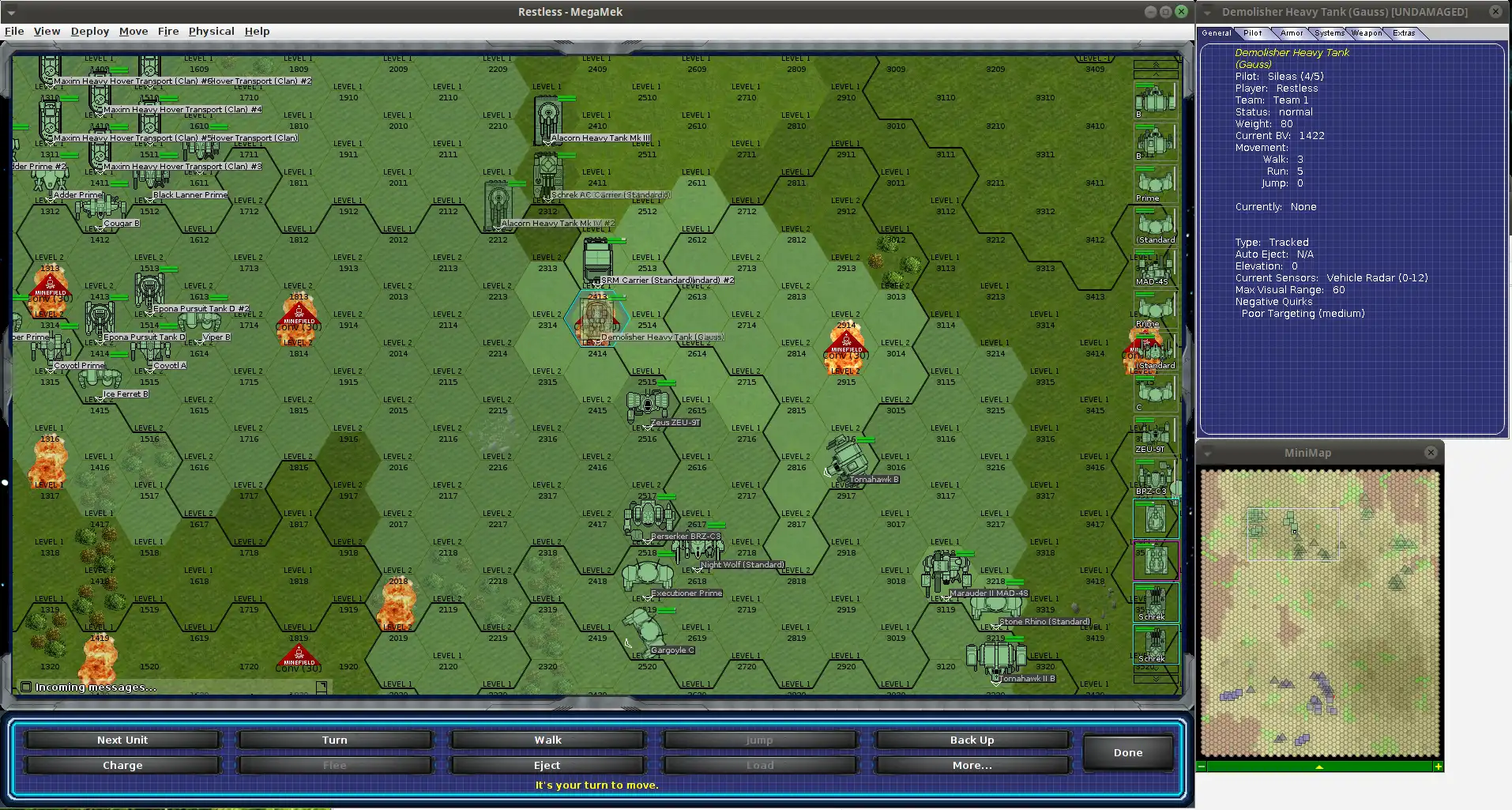Switch to the Armor tab
The image size is (1512, 810).
tap(1292, 33)
